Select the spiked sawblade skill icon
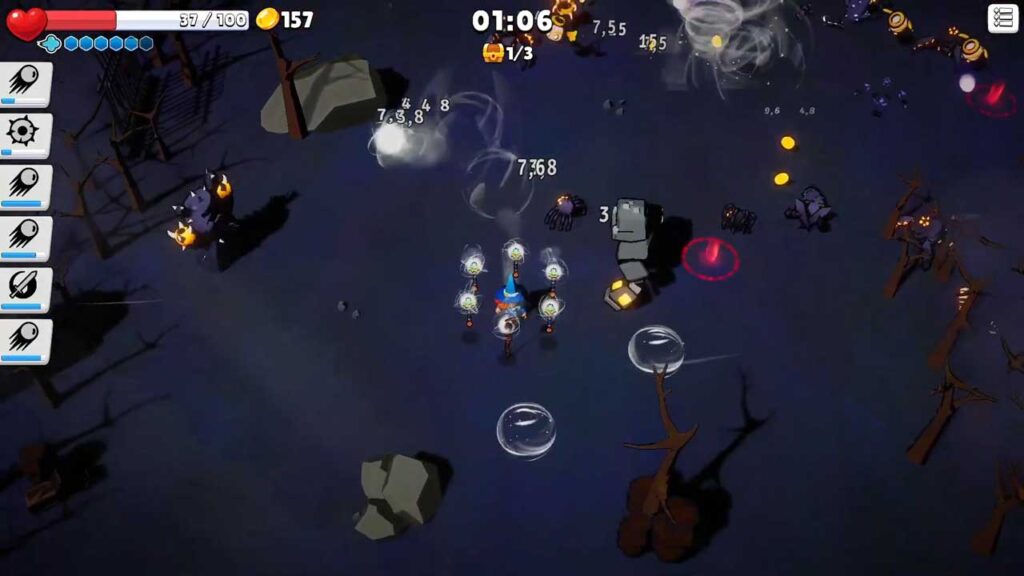 [x=22, y=133]
